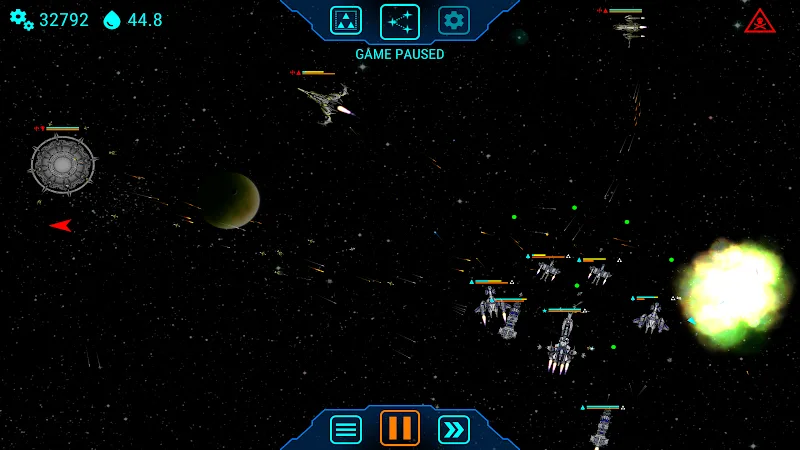
Task: Activate the fast-forward double-arrow button
Action: pos(454,429)
